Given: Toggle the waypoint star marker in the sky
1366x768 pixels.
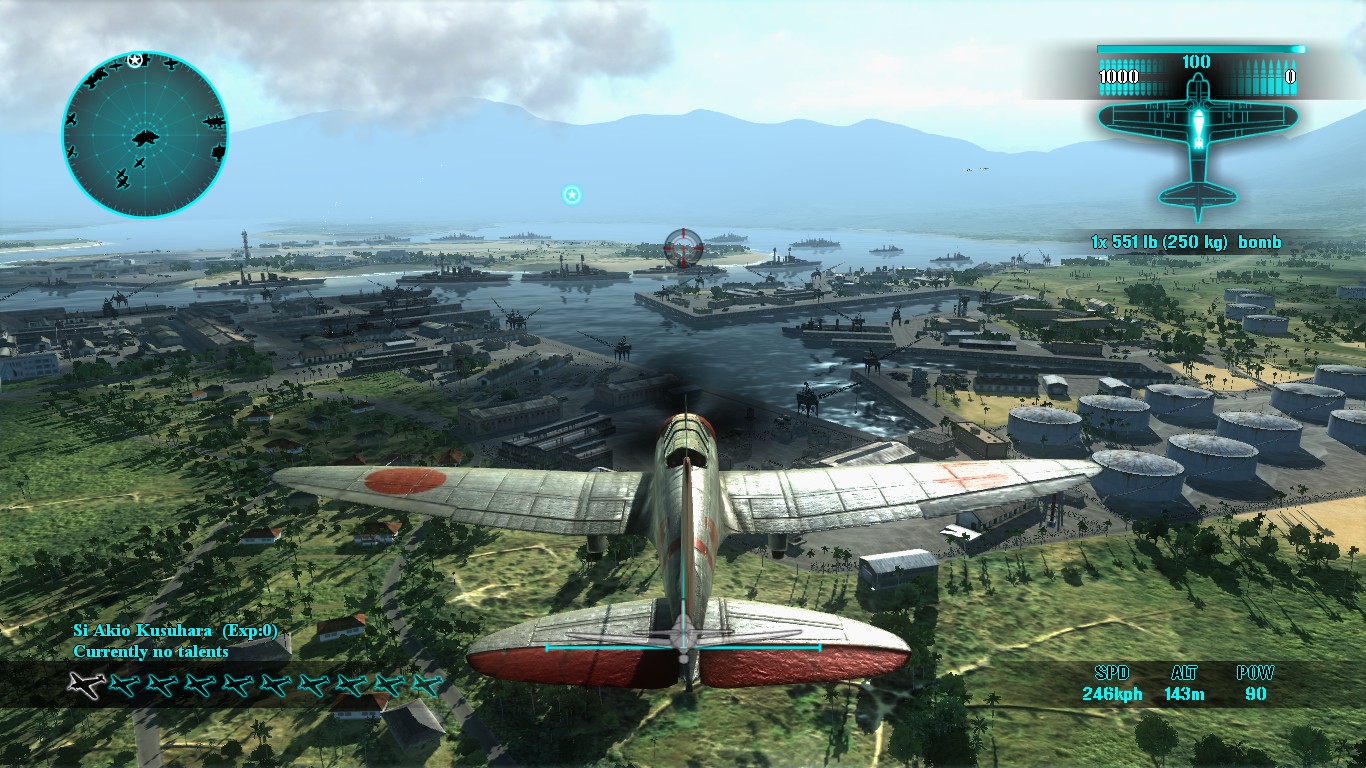Looking at the screenshot, I should click(571, 195).
